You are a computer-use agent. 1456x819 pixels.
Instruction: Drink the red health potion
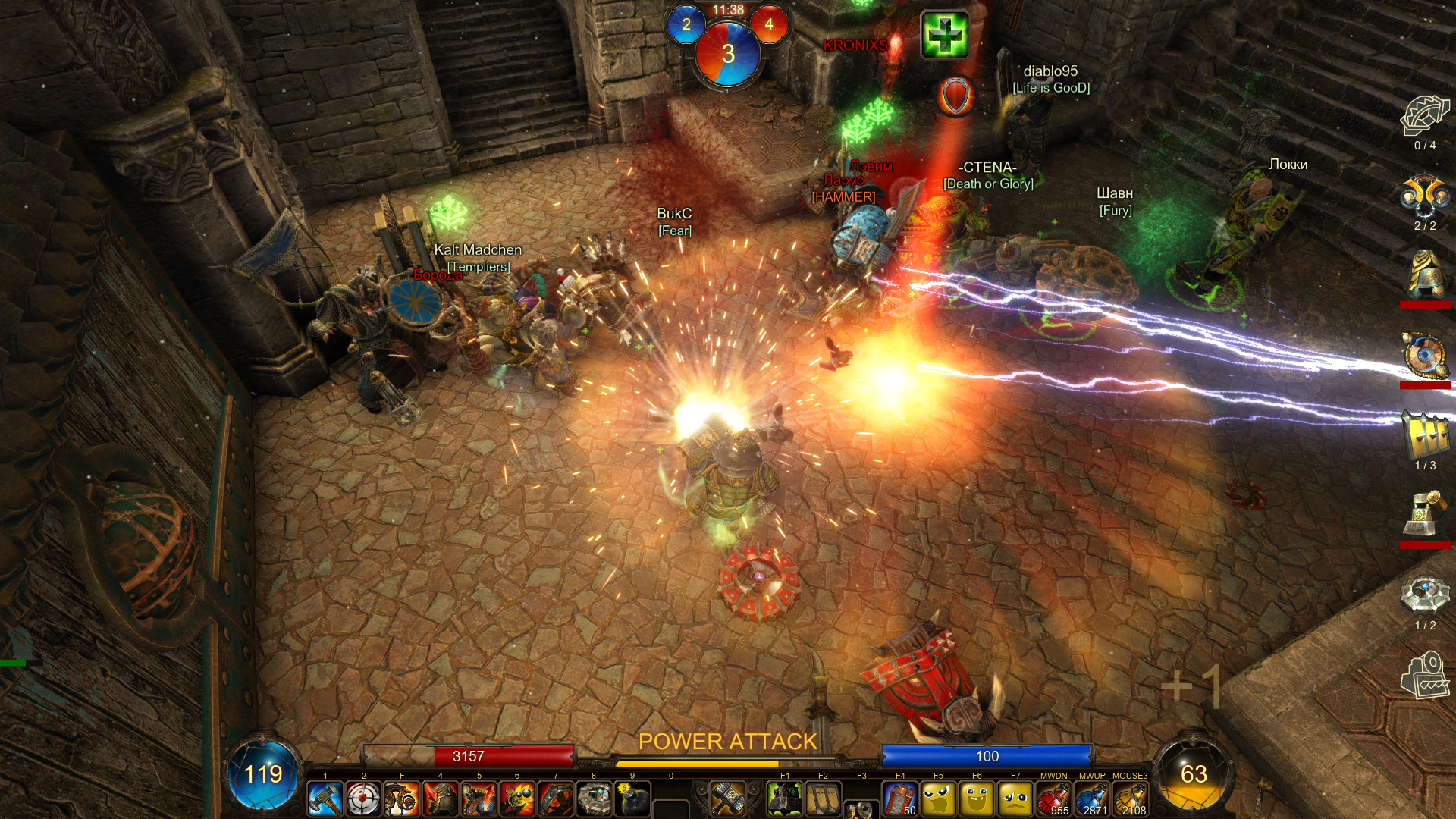point(1053,799)
